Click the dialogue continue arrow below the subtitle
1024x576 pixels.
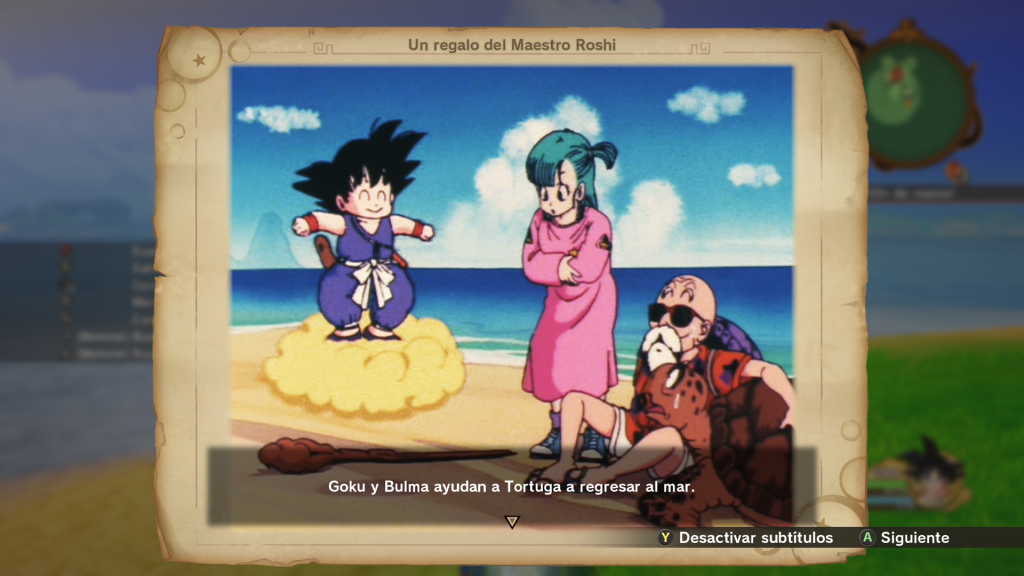(512, 521)
